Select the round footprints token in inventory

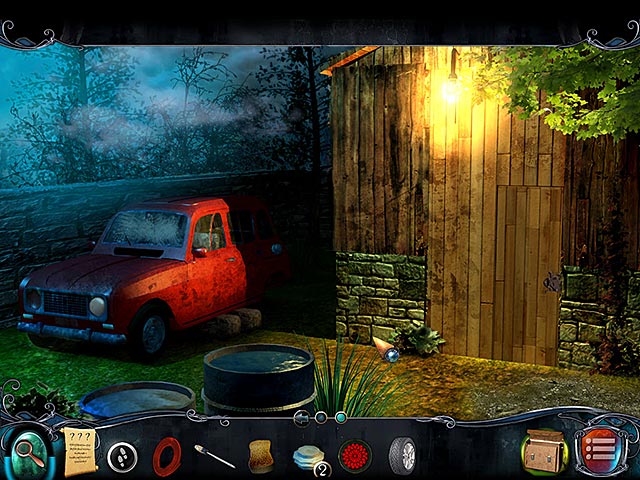123,456
